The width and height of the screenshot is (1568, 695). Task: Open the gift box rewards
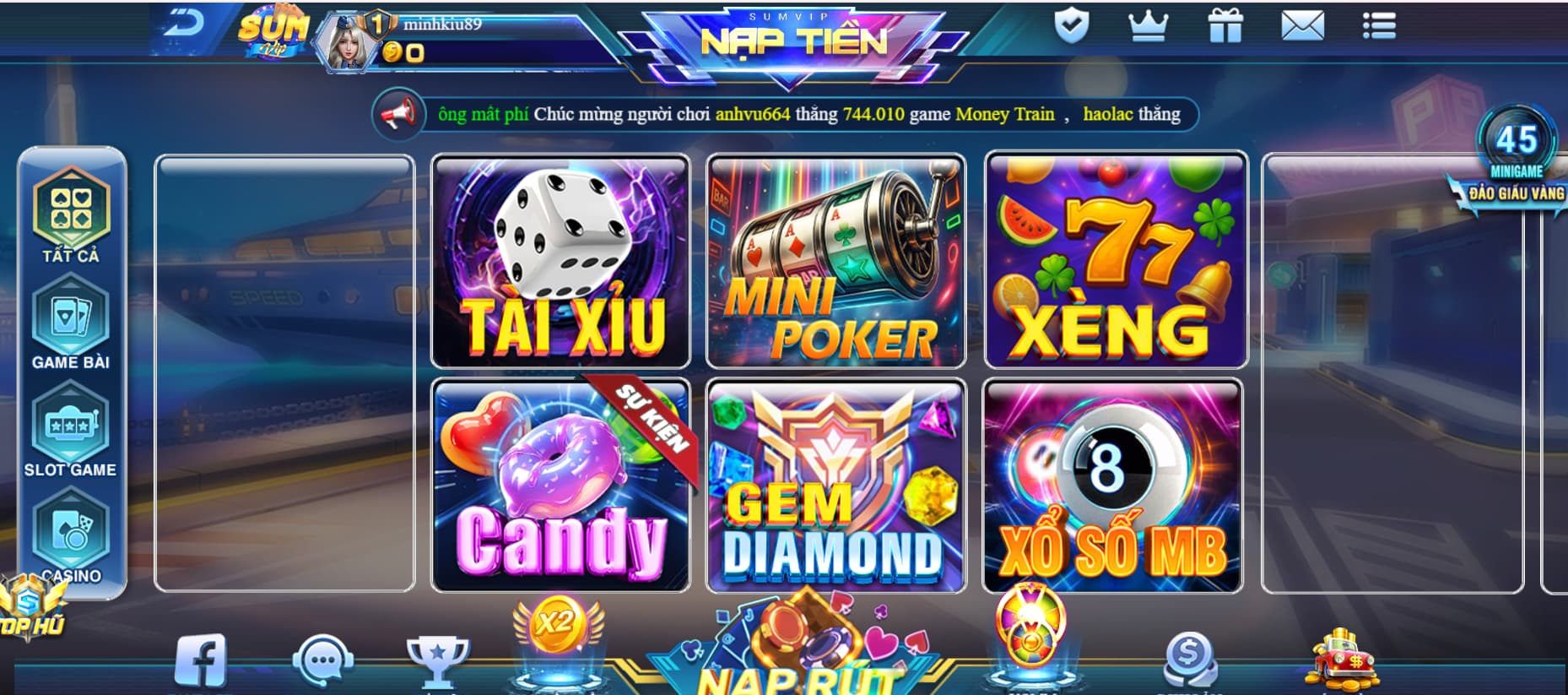[1225, 25]
